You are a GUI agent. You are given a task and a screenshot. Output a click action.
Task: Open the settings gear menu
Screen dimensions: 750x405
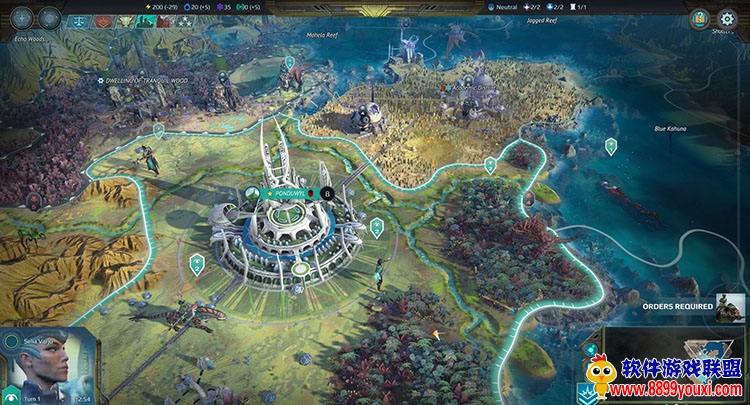[x=727, y=19]
